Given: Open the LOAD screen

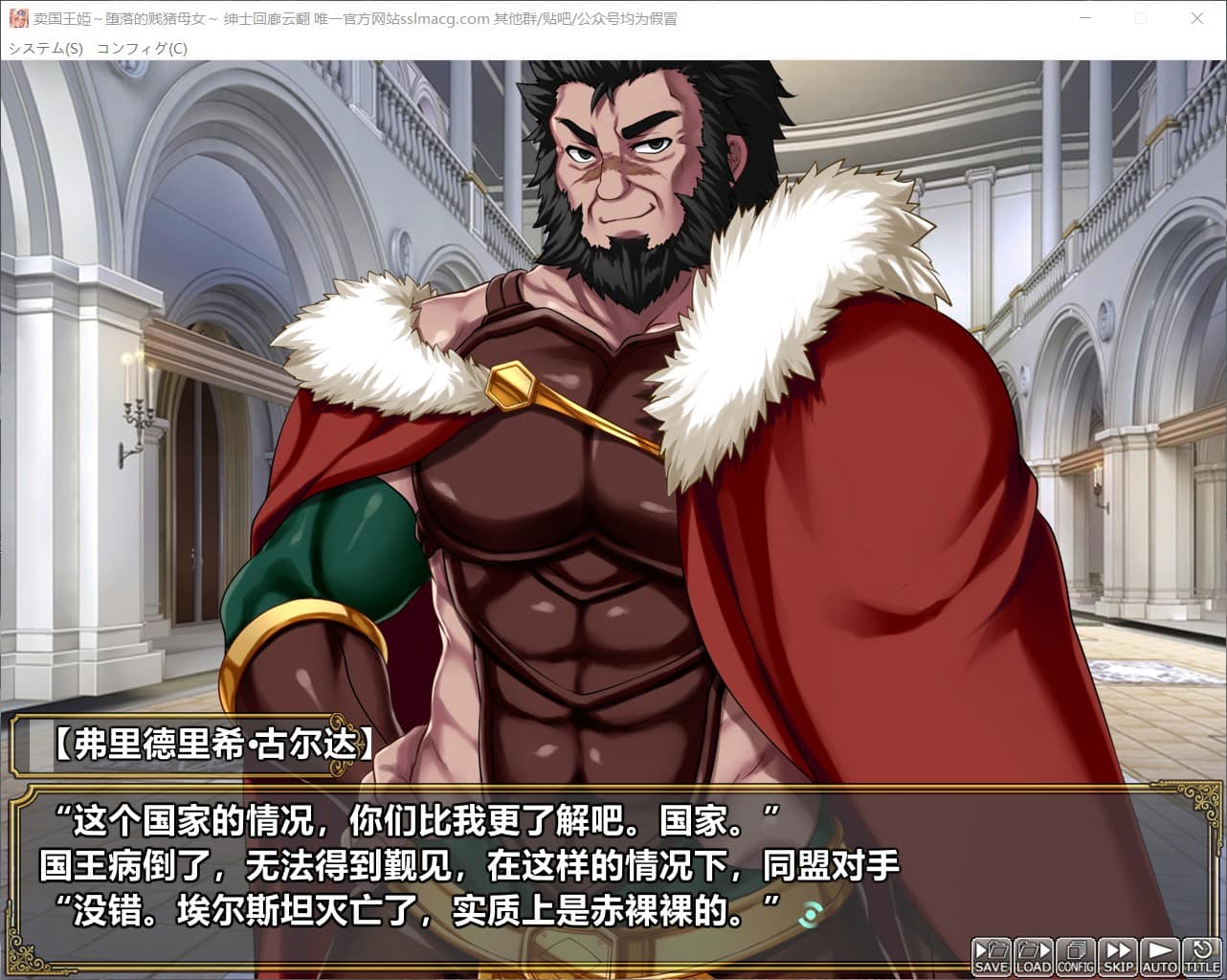Looking at the screenshot, I should [x=1034, y=954].
